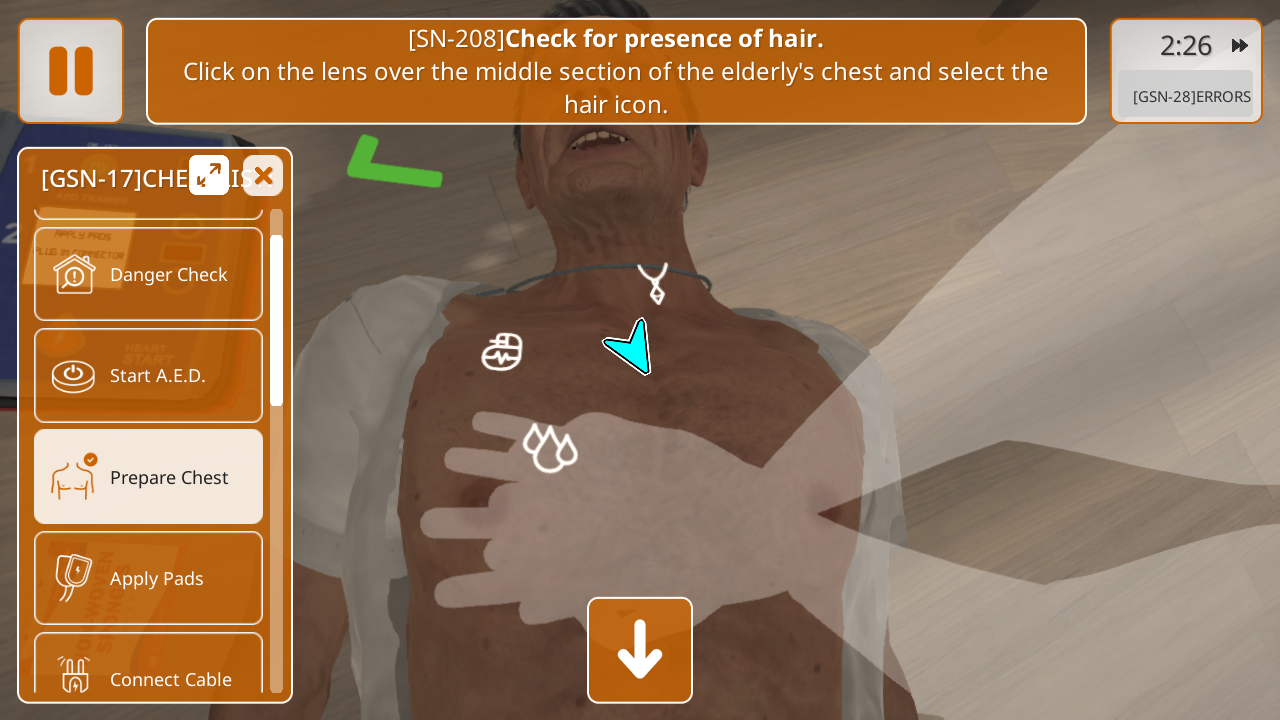Open the Apply Pads checklist step
The width and height of the screenshot is (1280, 720).
coord(149,578)
